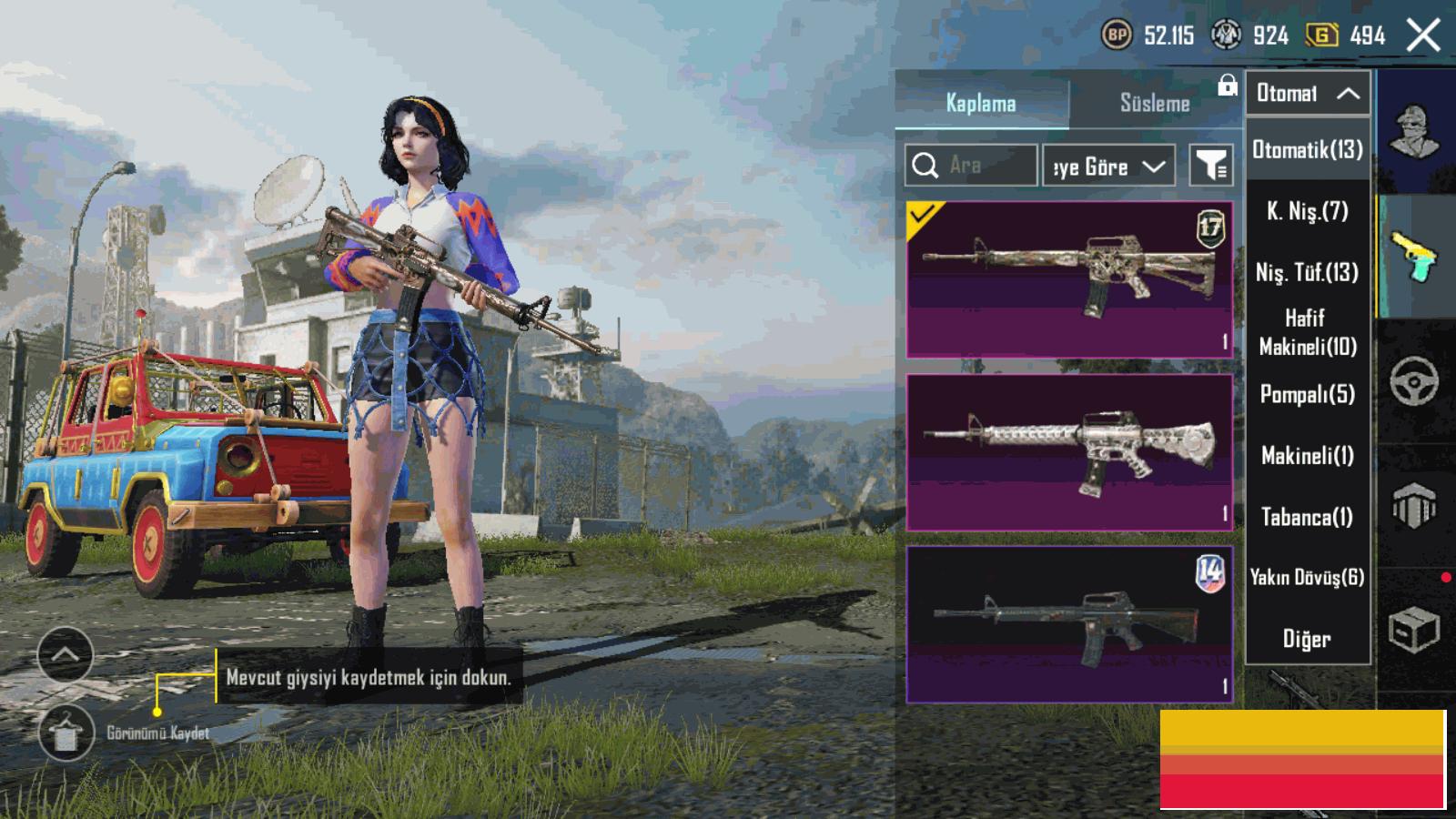Viewport: 1456px width, 819px height.
Task: Open the 'Göre' sort dropdown
Action: tap(1108, 166)
